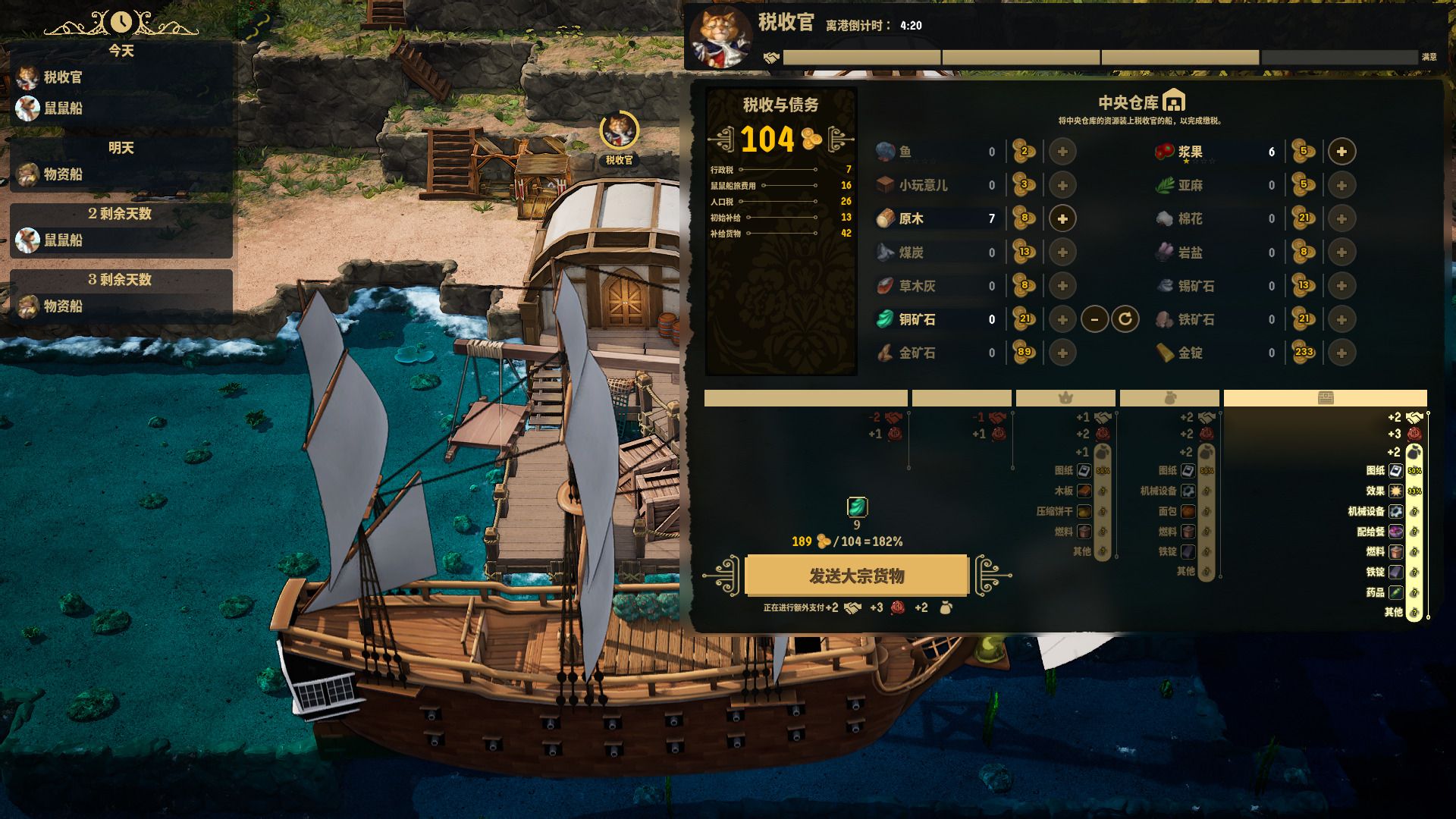Add 铁矿石 iron ore to the shipment

click(1341, 319)
